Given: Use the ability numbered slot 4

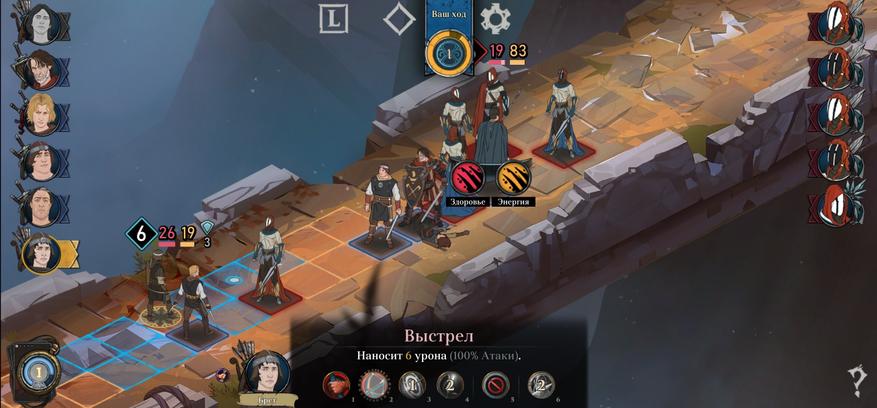Looking at the screenshot, I should pos(450,384).
